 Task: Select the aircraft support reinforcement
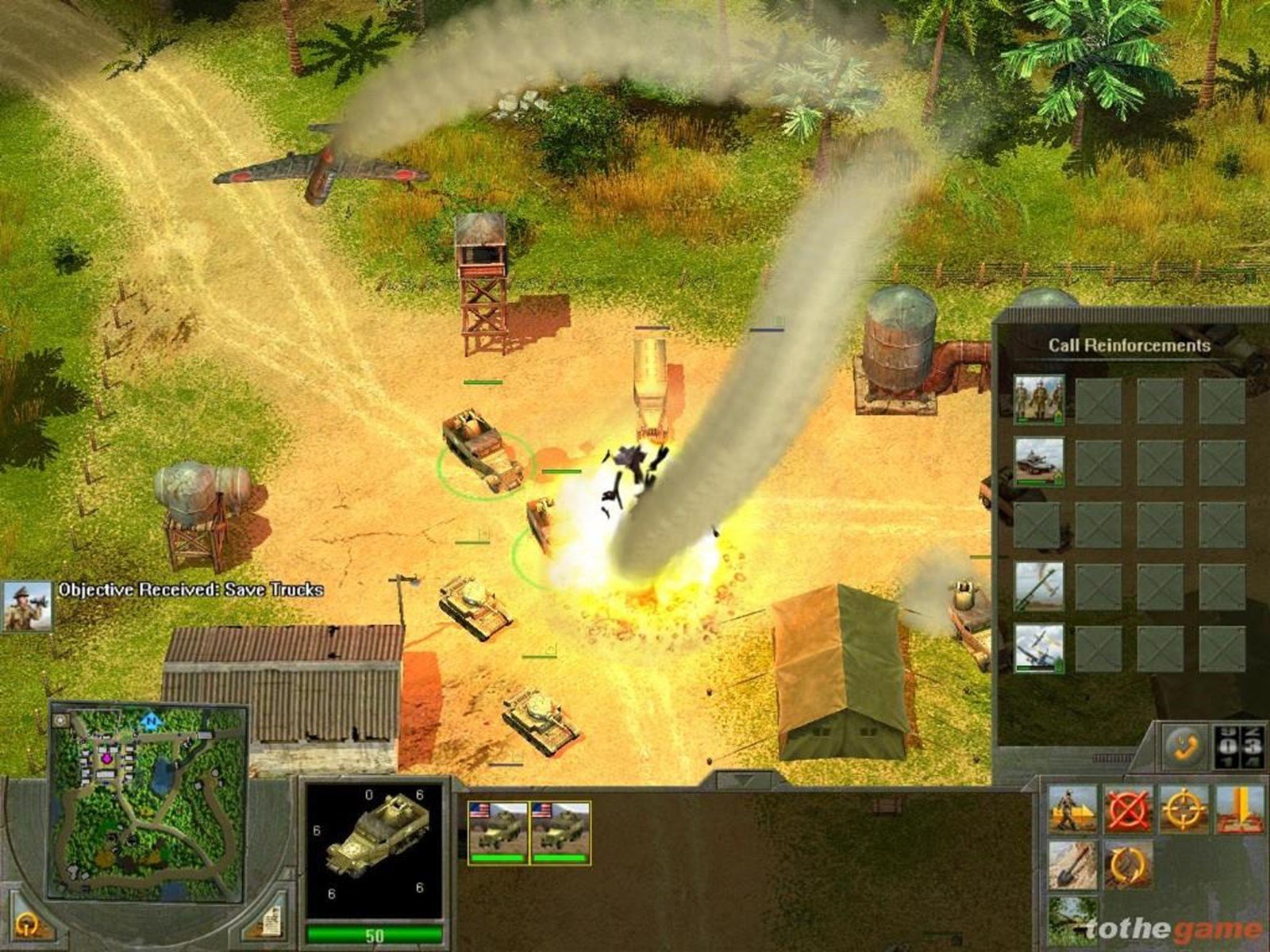pos(1038,649)
